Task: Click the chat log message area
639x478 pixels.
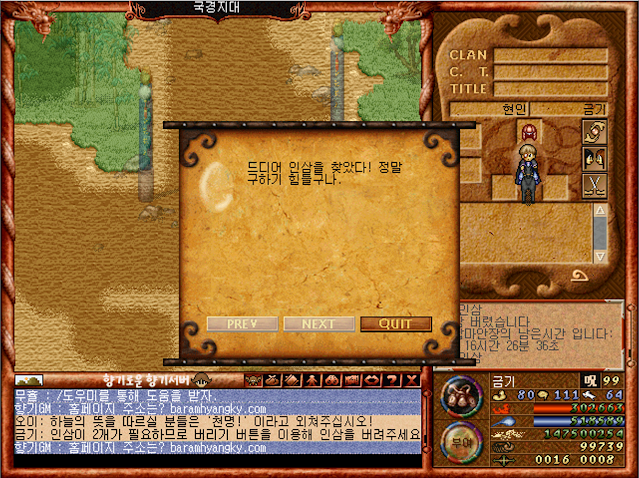Action: pyautogui.click(x=215, y=421)
